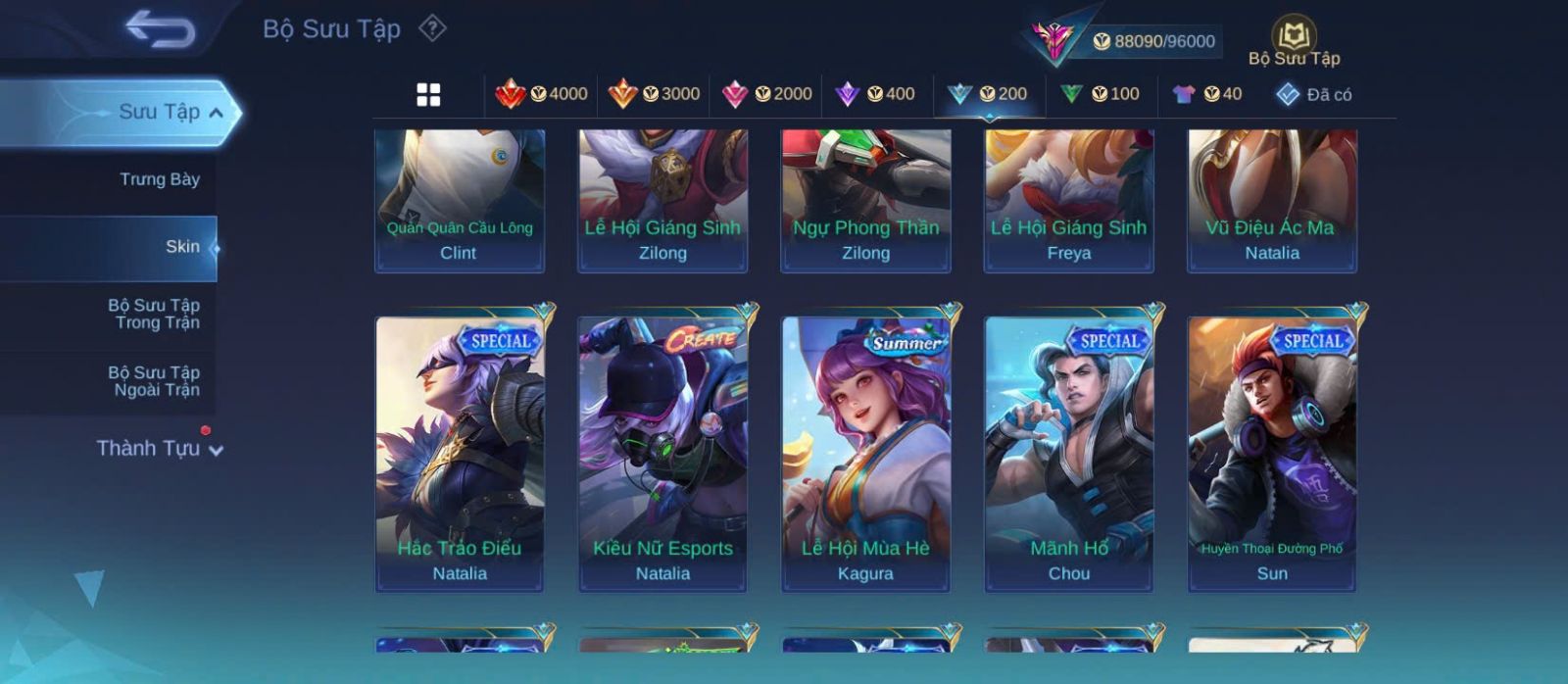This screenshot has width=1568, height=684.
Task: Switch to the 2000 point tier
Action: (766, 94)
